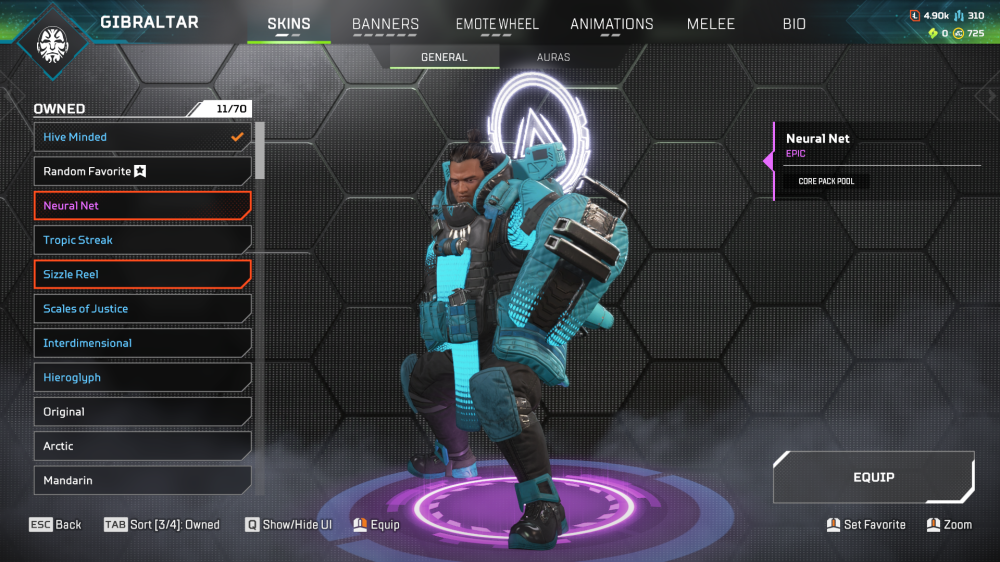Viewport: 1000px width, 562px height.
Task: Pick the Tropic Streak skin
Action: pyautogui.click(x=142, y=240)
